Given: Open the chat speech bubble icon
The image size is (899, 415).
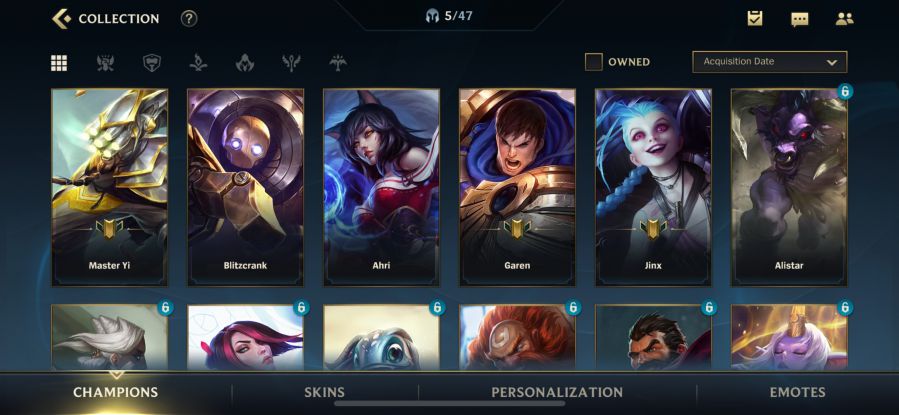Looking at the screenshot, I should coord(799,18).
